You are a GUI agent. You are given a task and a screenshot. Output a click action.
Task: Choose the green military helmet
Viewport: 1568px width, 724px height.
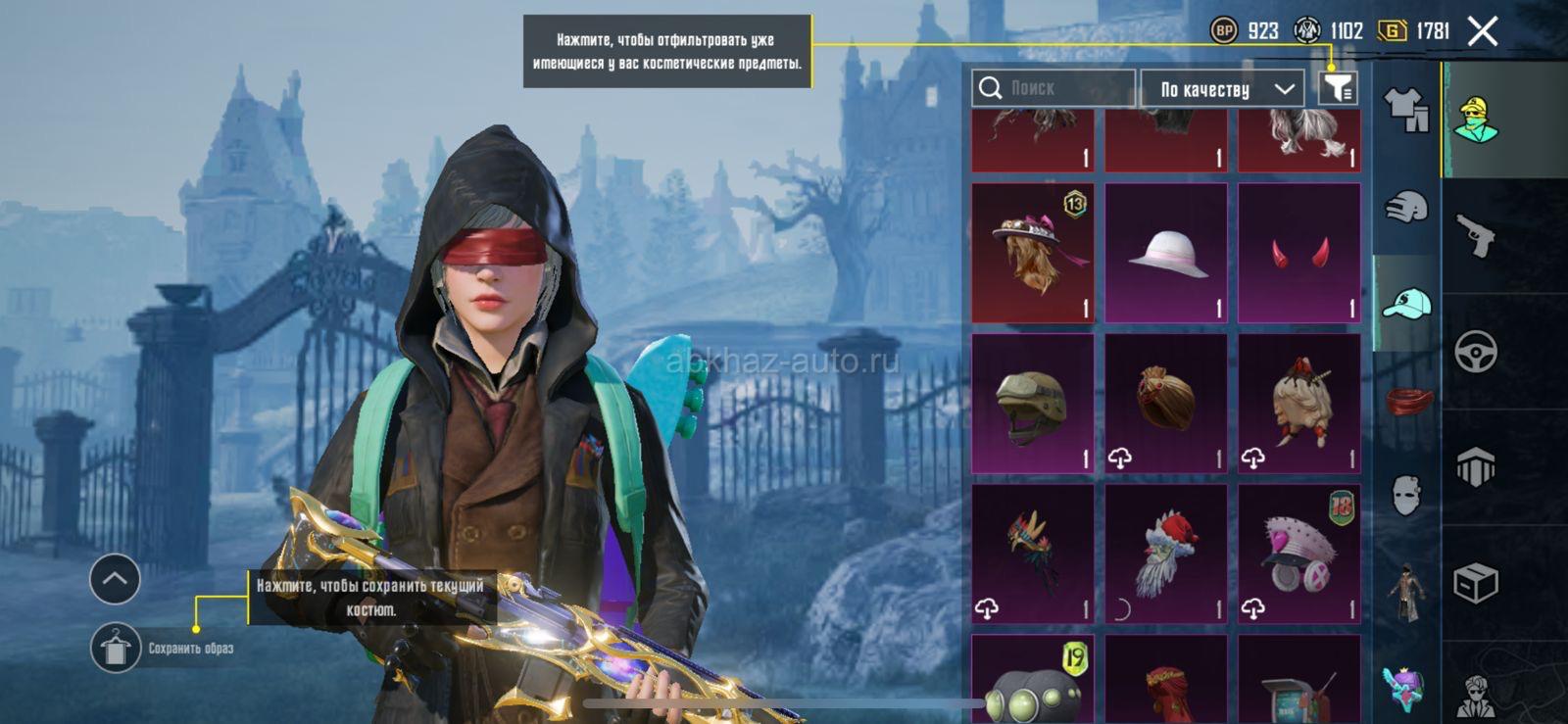pos(1032,404)
